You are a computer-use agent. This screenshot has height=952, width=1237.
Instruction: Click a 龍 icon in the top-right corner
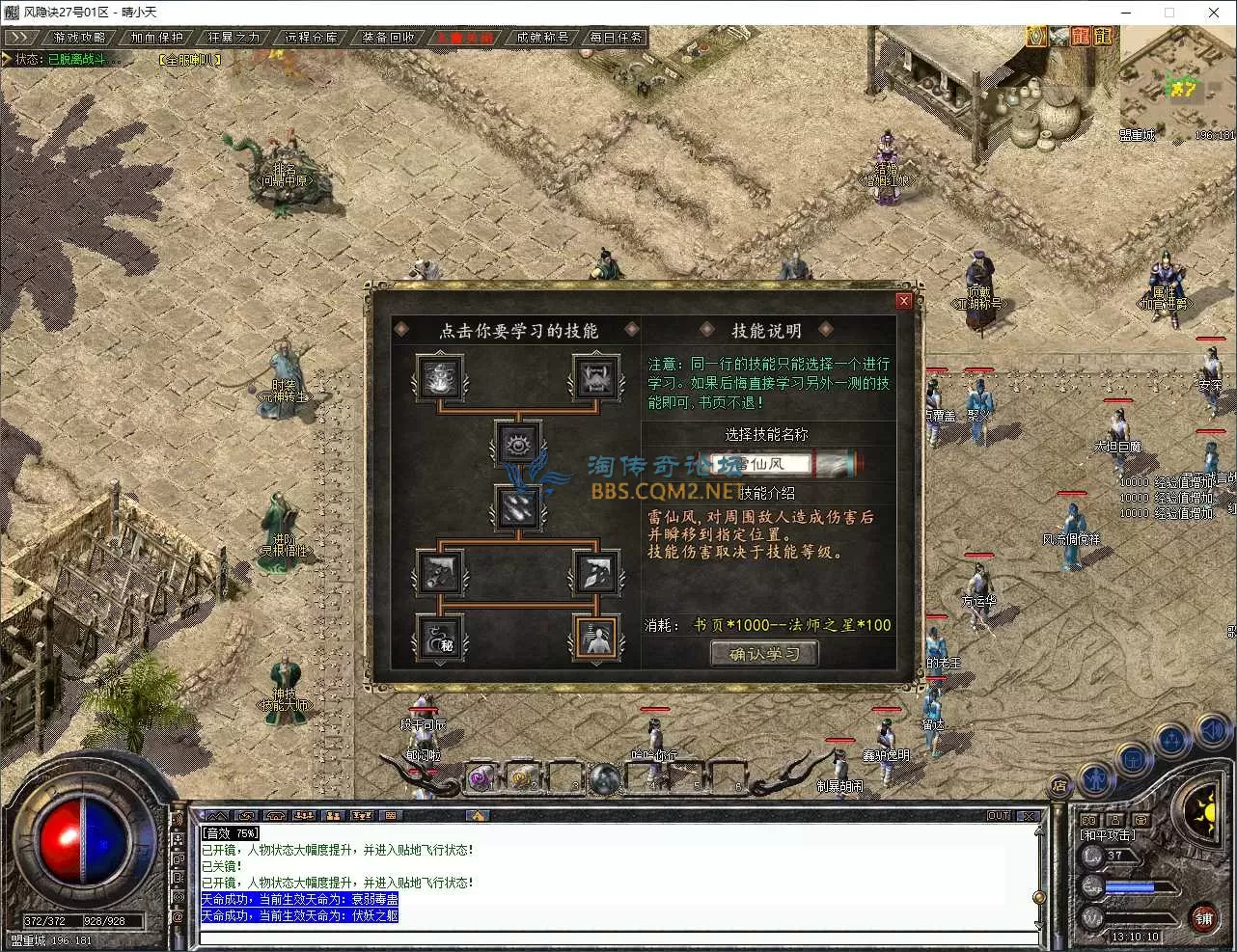[1101, 36]
